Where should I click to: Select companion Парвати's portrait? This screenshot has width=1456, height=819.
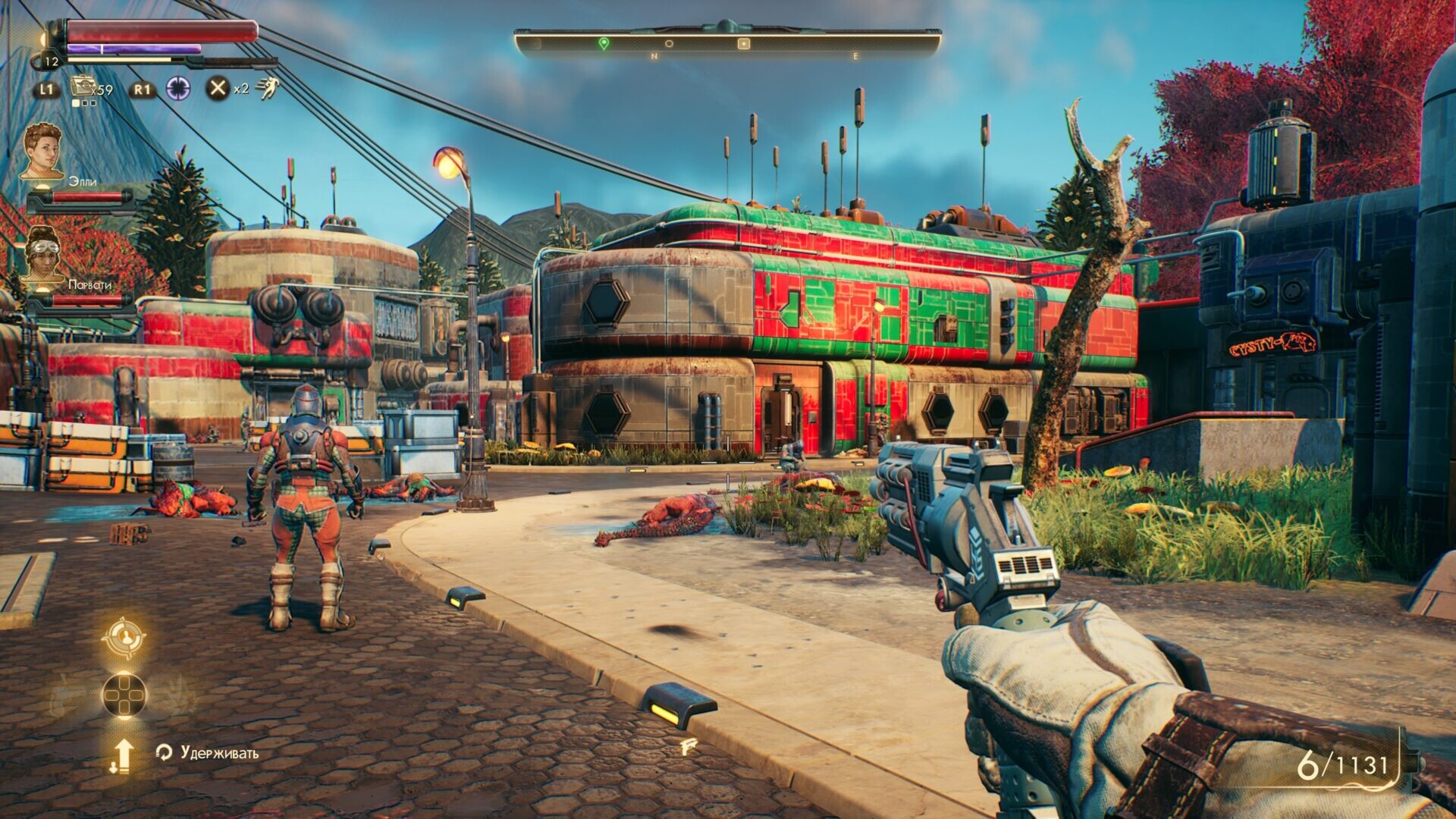[x=42, y=254]
